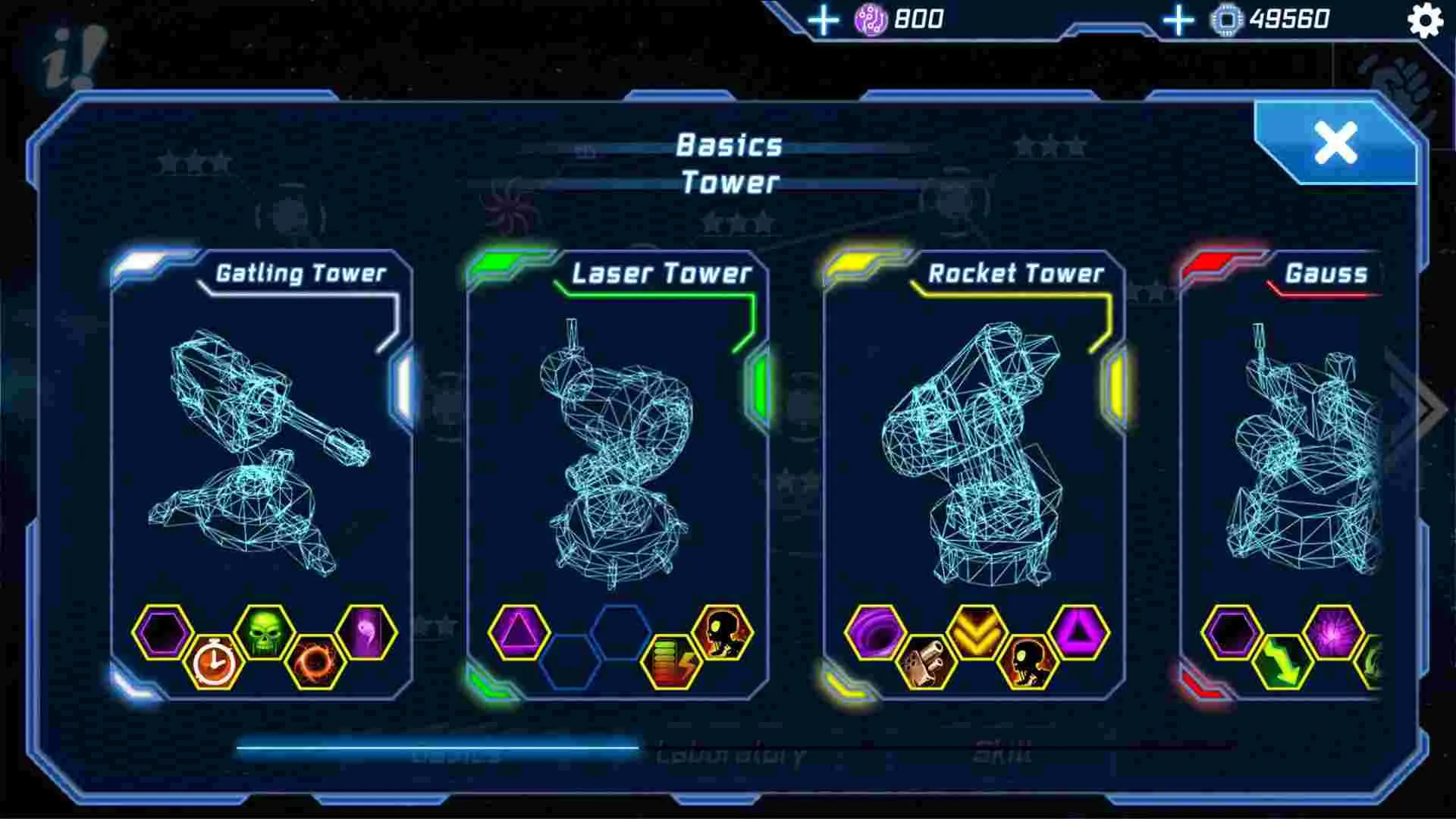Switch to the Laboratory tab

click(x=732, y=753)
